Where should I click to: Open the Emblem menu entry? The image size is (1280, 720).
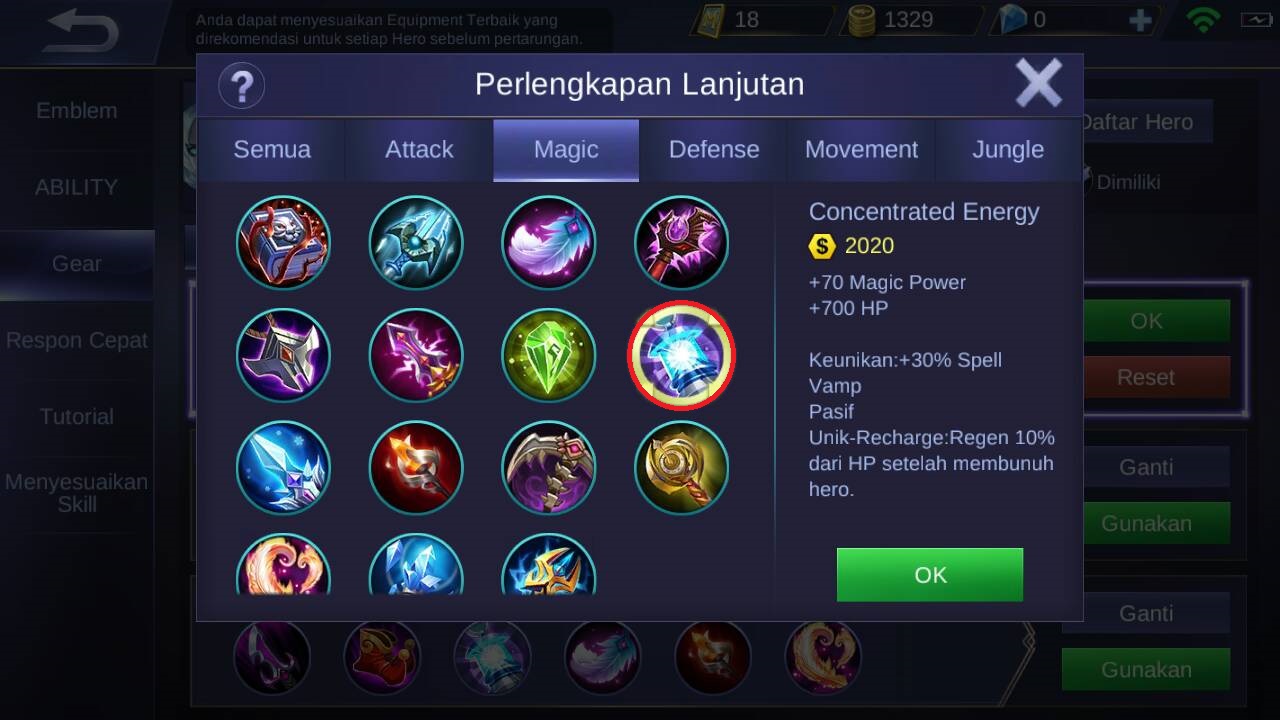pos(77,111)
